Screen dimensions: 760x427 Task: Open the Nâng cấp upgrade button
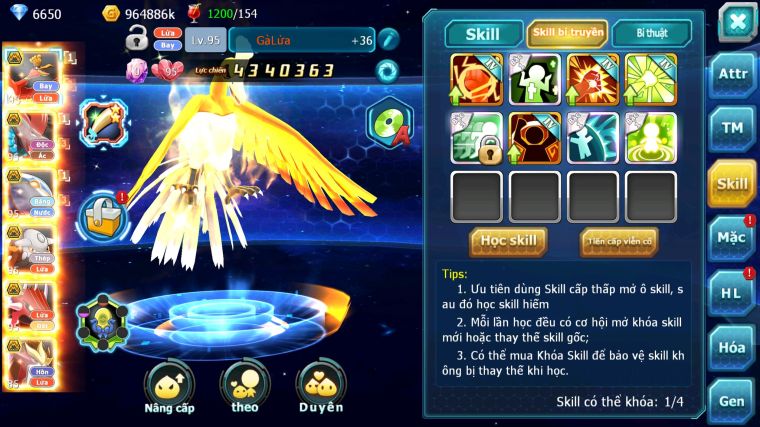[169, 388]
